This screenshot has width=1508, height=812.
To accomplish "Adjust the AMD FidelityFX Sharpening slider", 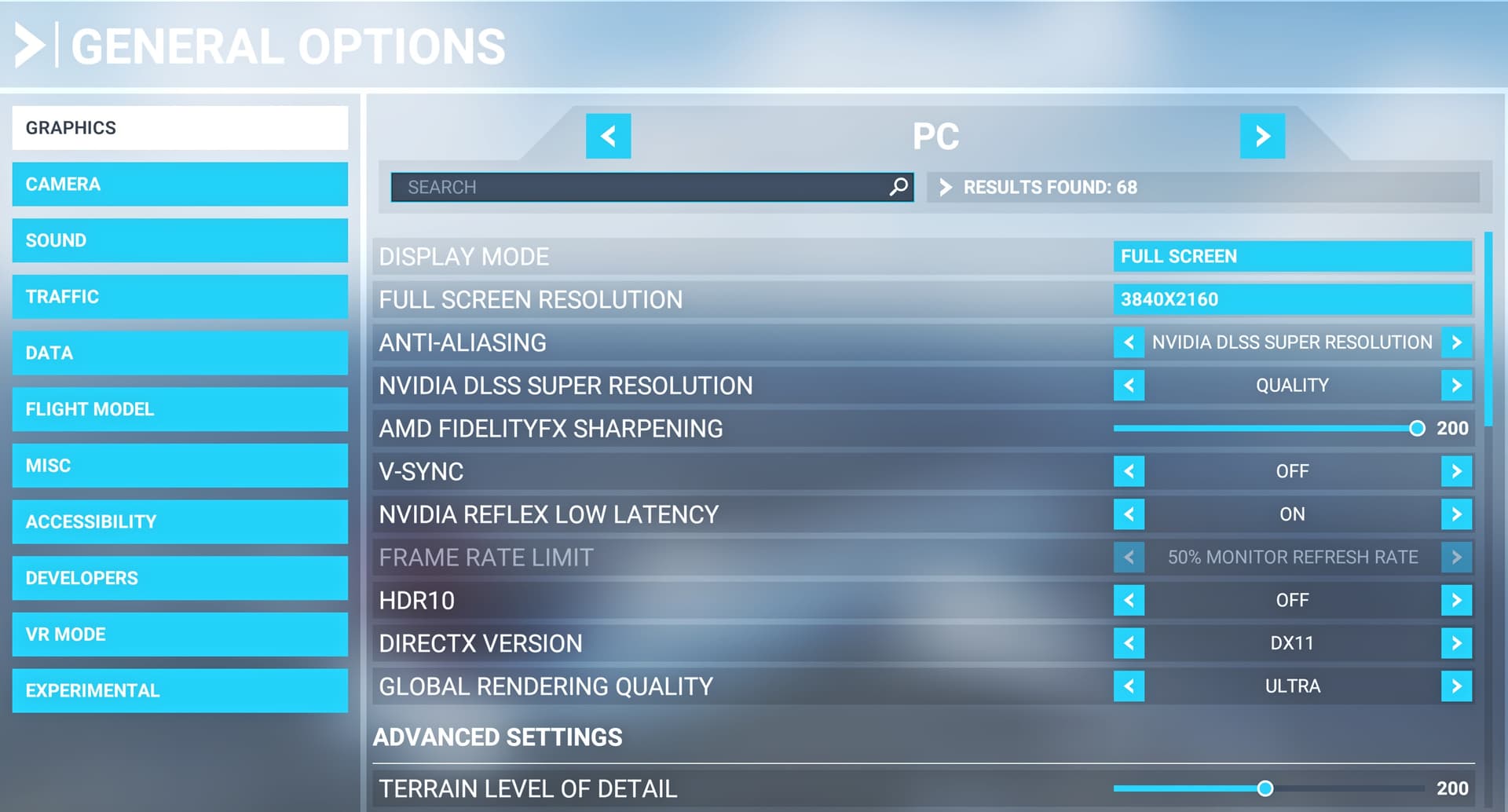I will click(1416, 429).
